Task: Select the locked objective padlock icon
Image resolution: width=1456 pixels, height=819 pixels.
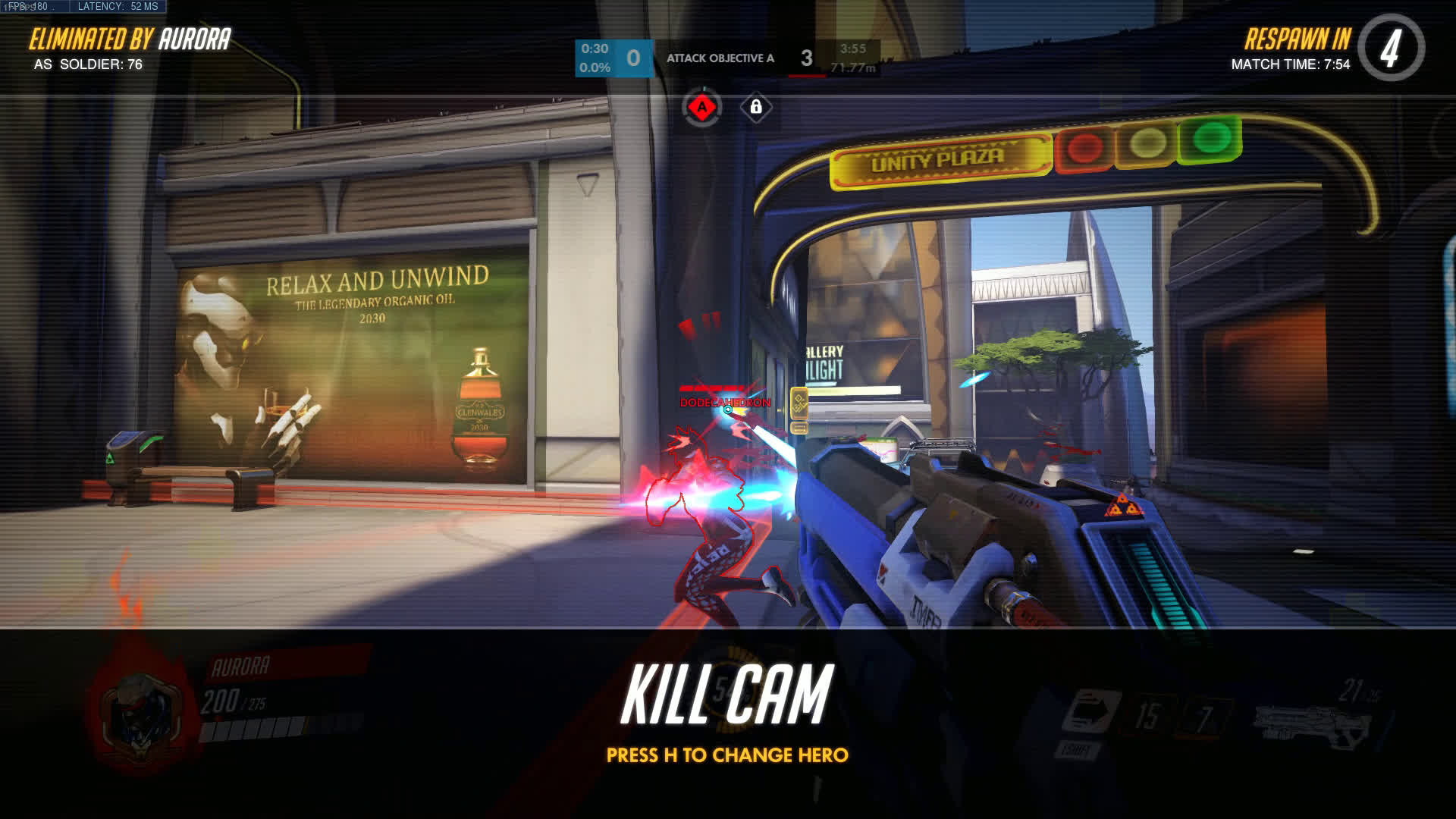Action: tap(755, 108)
